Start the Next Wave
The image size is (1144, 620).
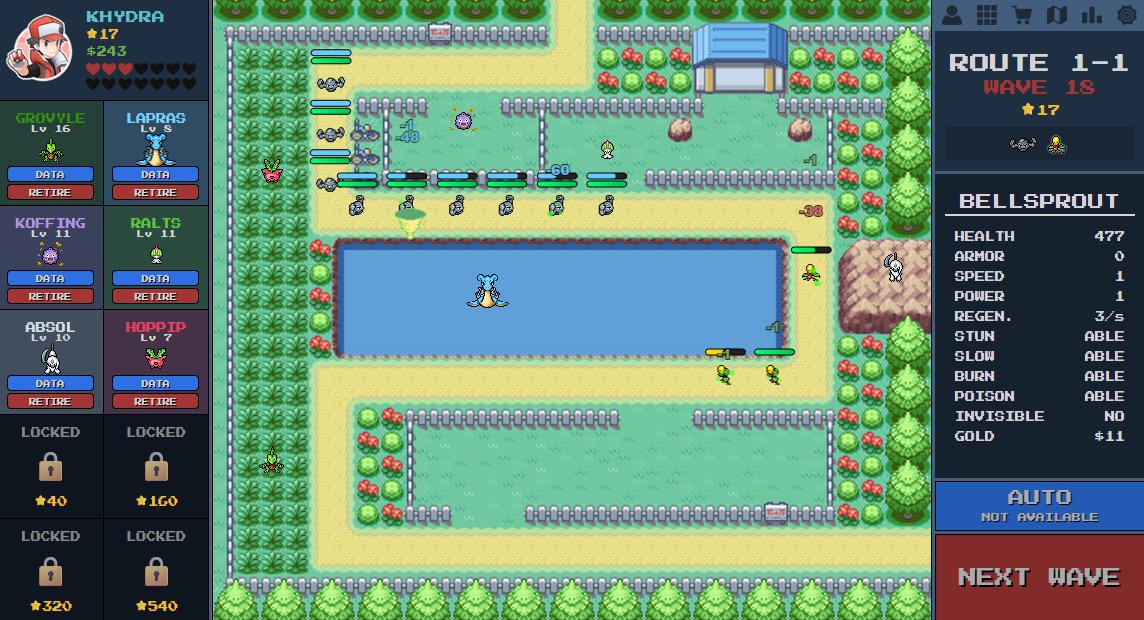pyautogui.click(x=1039, y=577)
